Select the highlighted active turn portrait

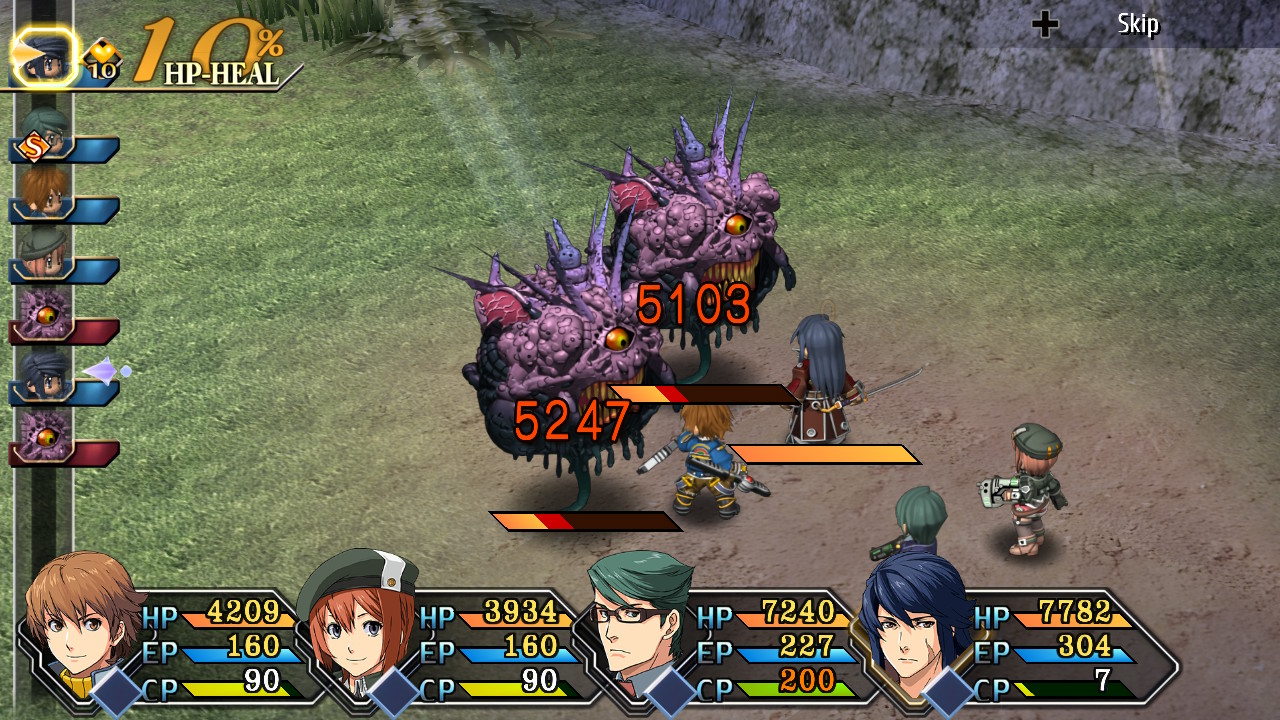tap(44, 57)
